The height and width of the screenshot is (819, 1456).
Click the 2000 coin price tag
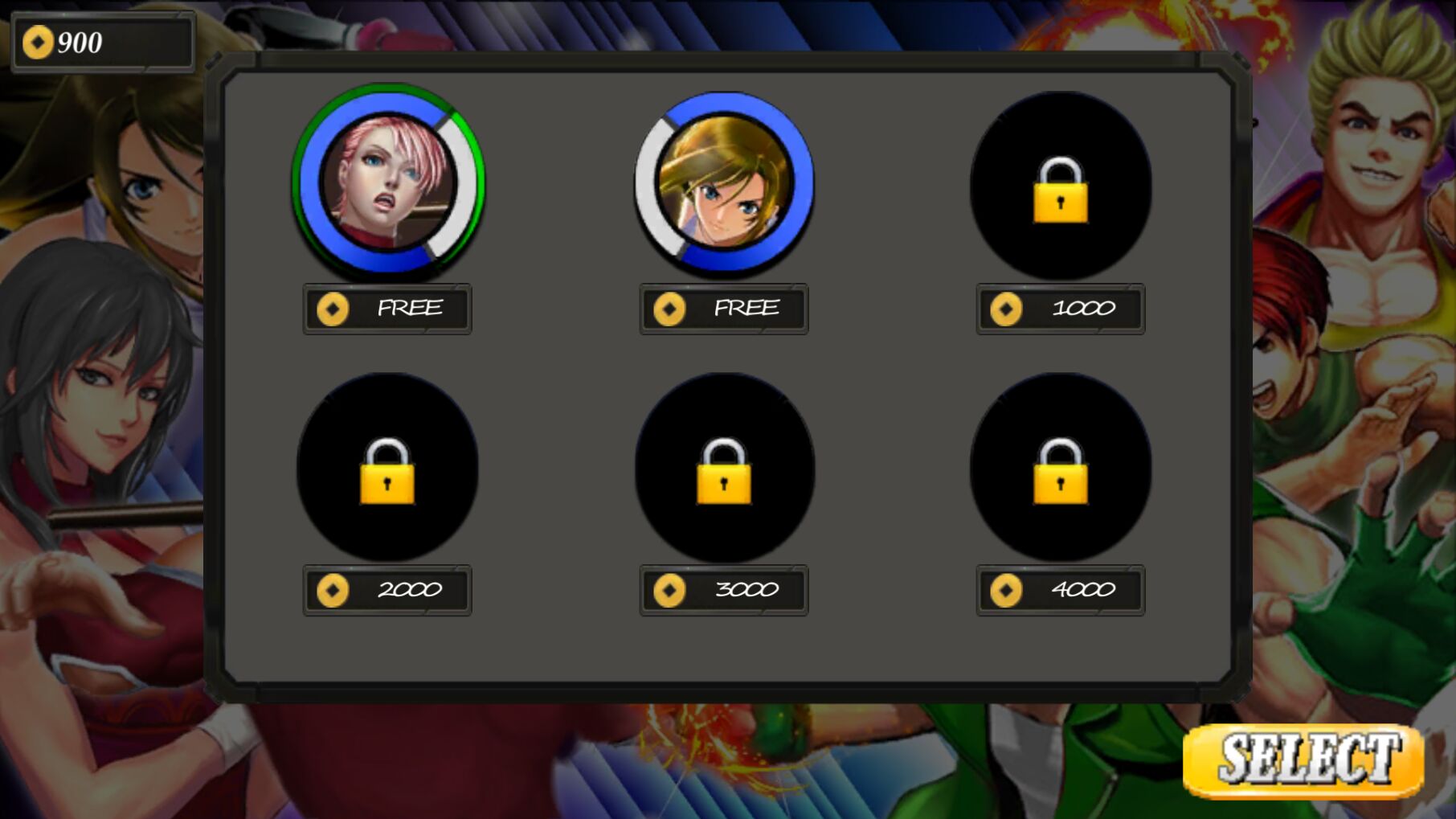pos(387,590)
